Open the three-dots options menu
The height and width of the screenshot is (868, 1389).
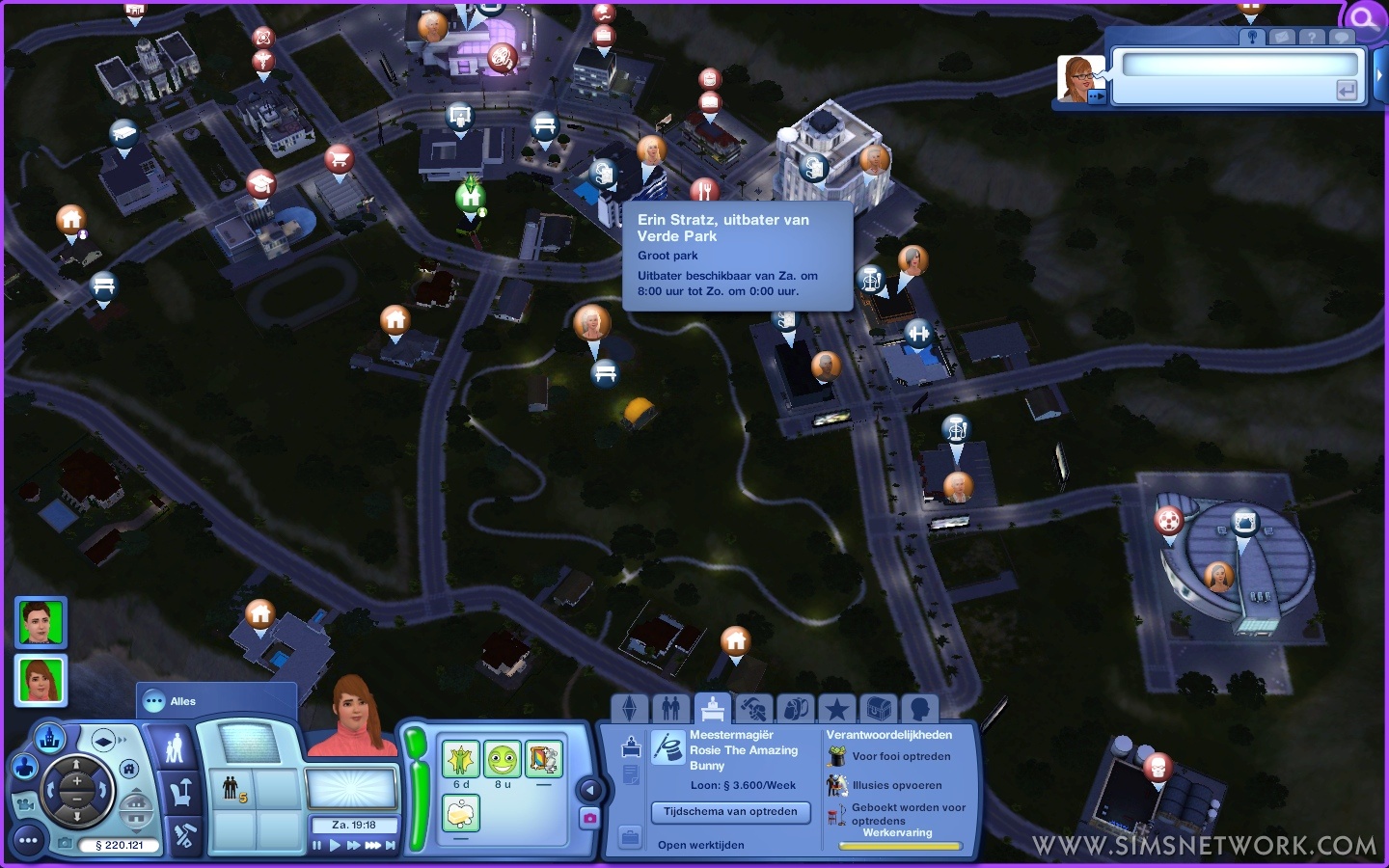28,841
